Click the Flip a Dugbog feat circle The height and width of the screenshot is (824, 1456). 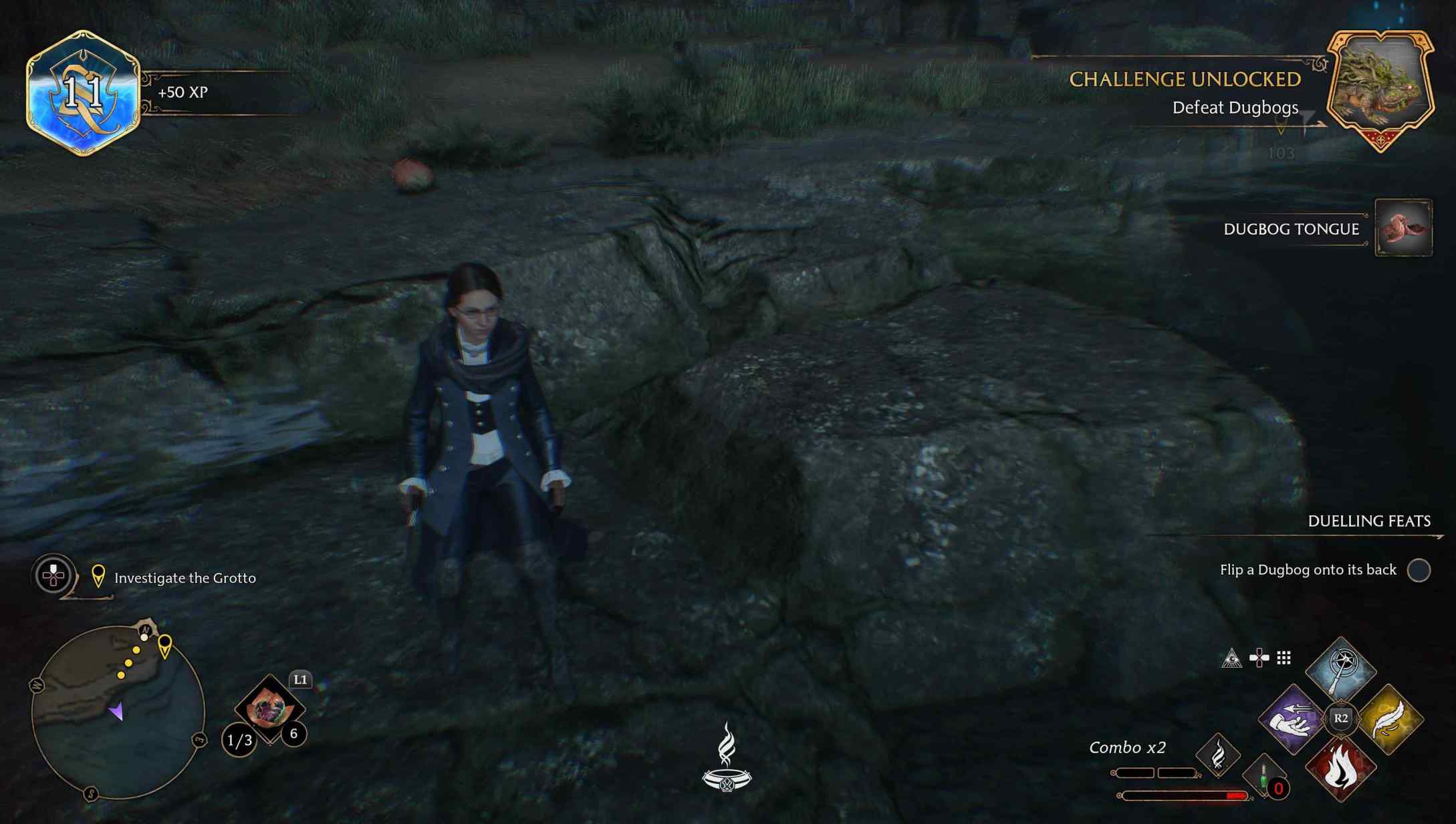pyautogui.click(x=1419, y=570)
